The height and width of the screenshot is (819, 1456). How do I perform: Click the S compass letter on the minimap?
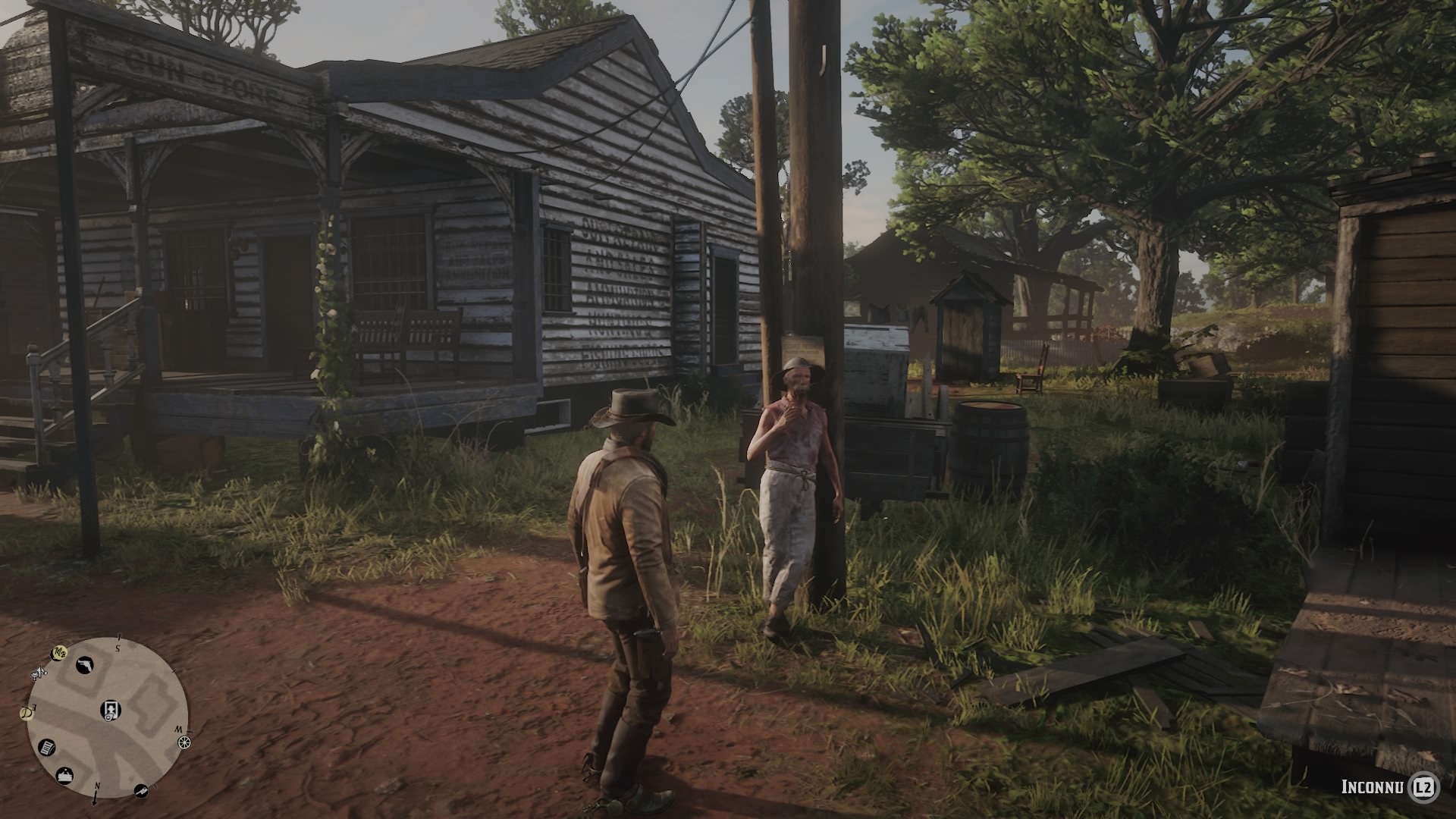tap(118, 648)
